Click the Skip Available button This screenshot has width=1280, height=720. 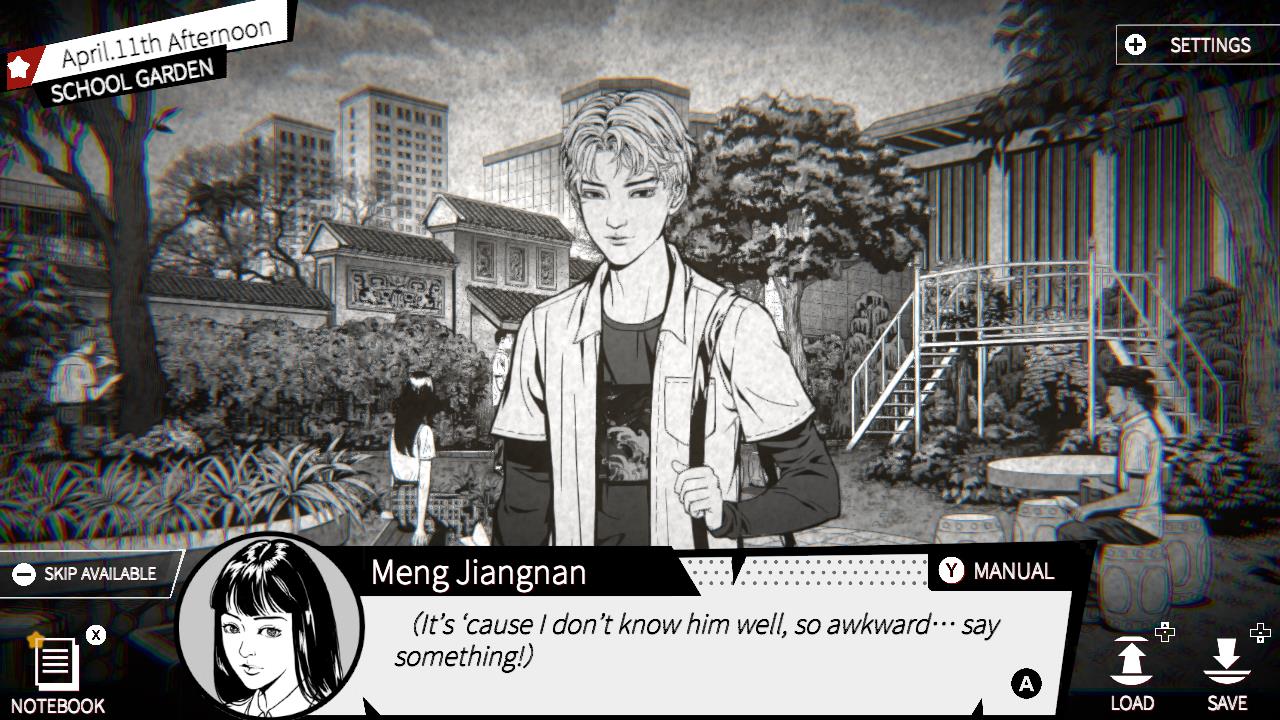(90, 573)
